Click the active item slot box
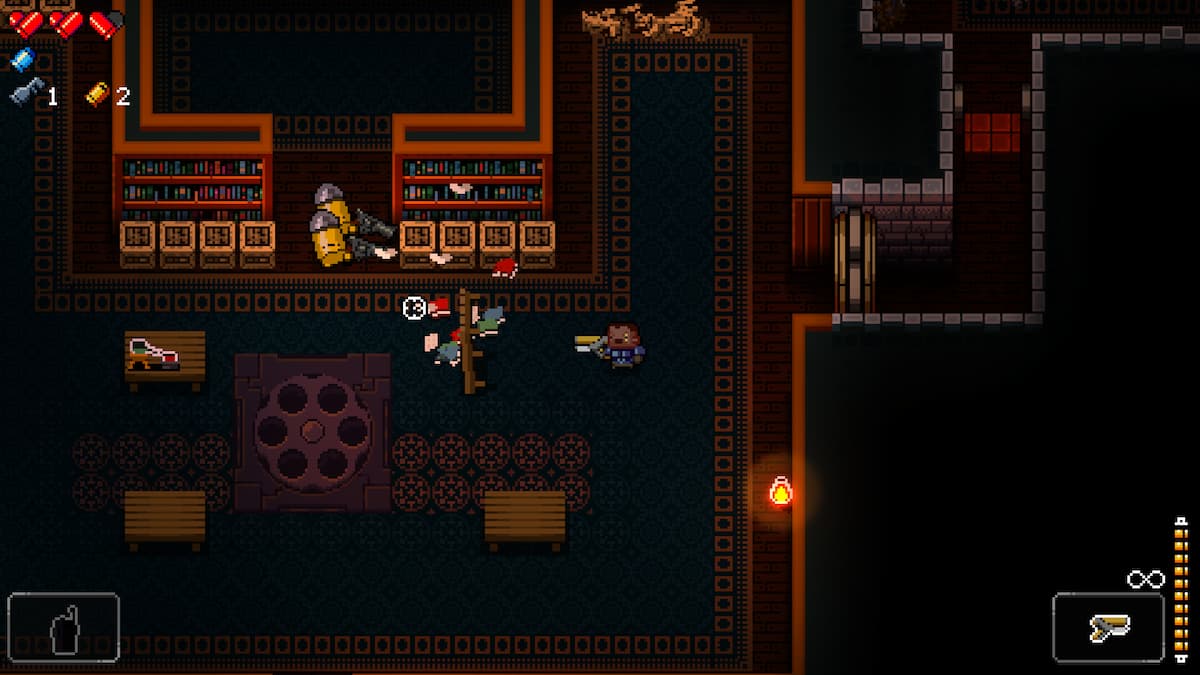 (63, 628)
